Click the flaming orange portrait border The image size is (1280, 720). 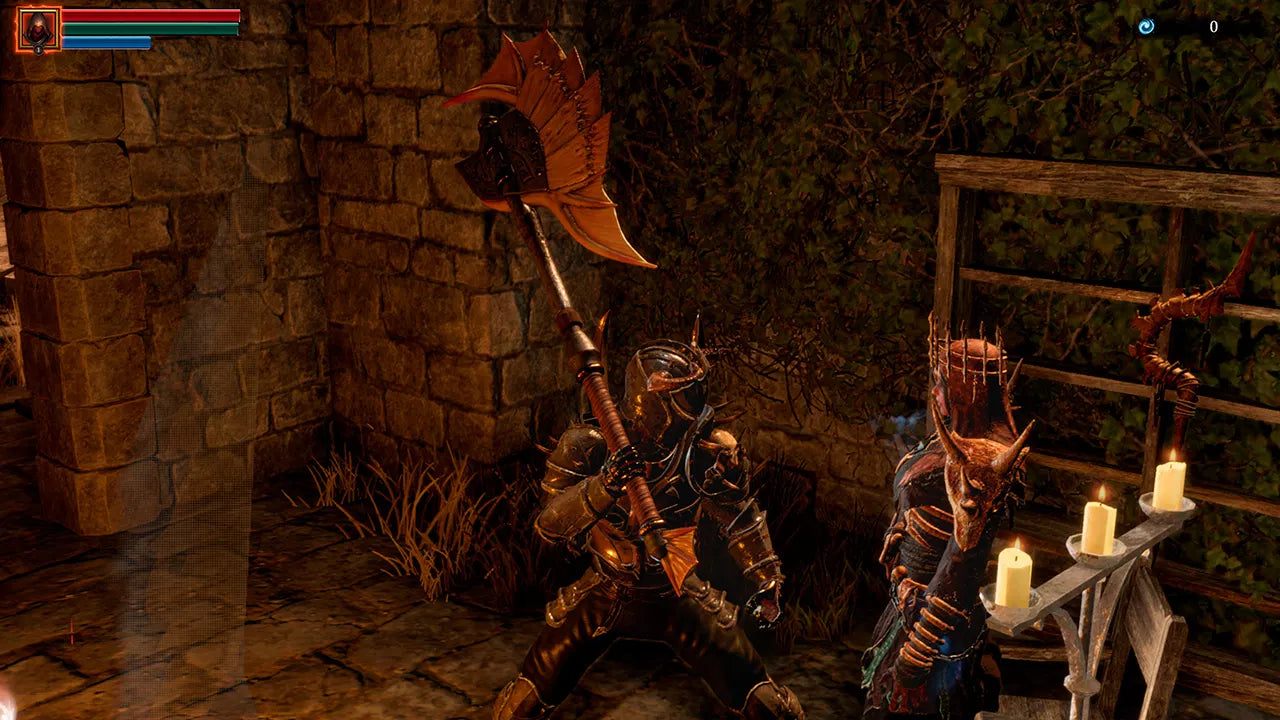coord(16,28)
